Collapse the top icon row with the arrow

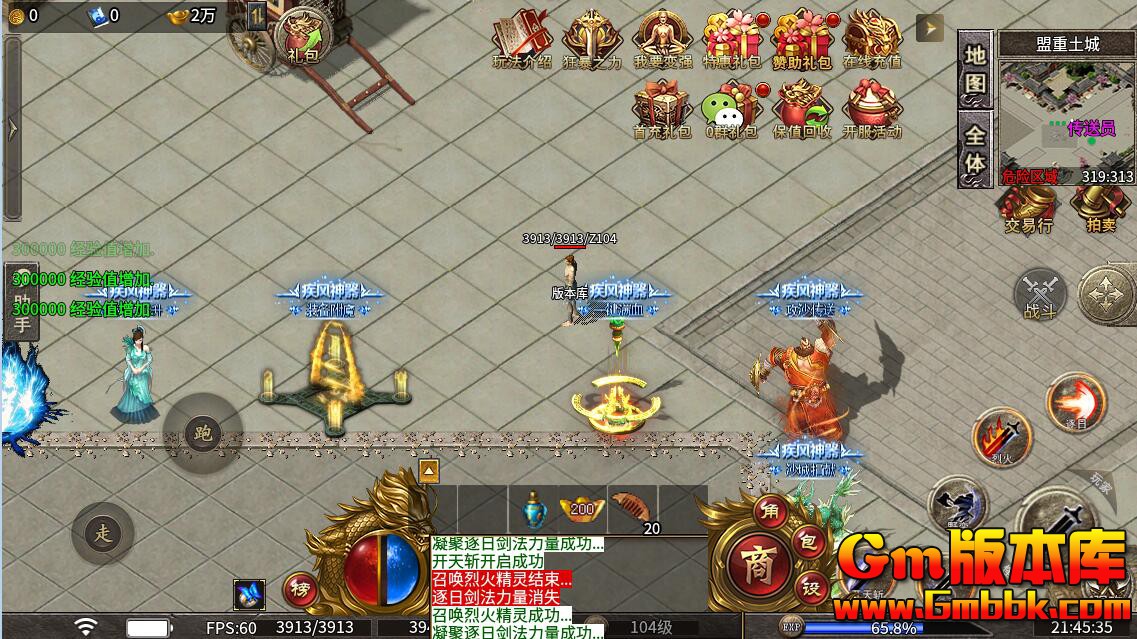click(x=930, y=28)
